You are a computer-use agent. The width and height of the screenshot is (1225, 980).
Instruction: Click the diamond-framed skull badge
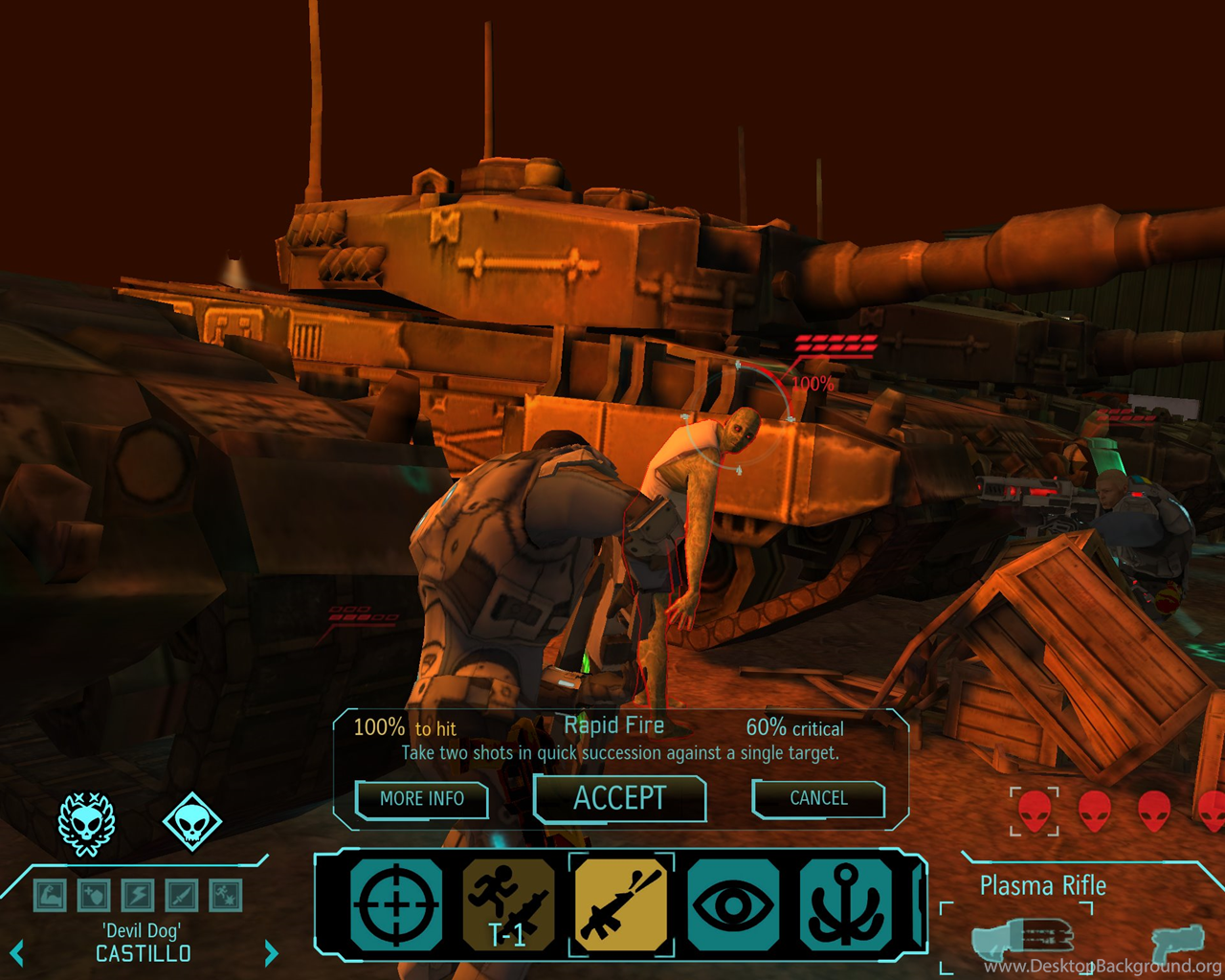coord(191,821)
